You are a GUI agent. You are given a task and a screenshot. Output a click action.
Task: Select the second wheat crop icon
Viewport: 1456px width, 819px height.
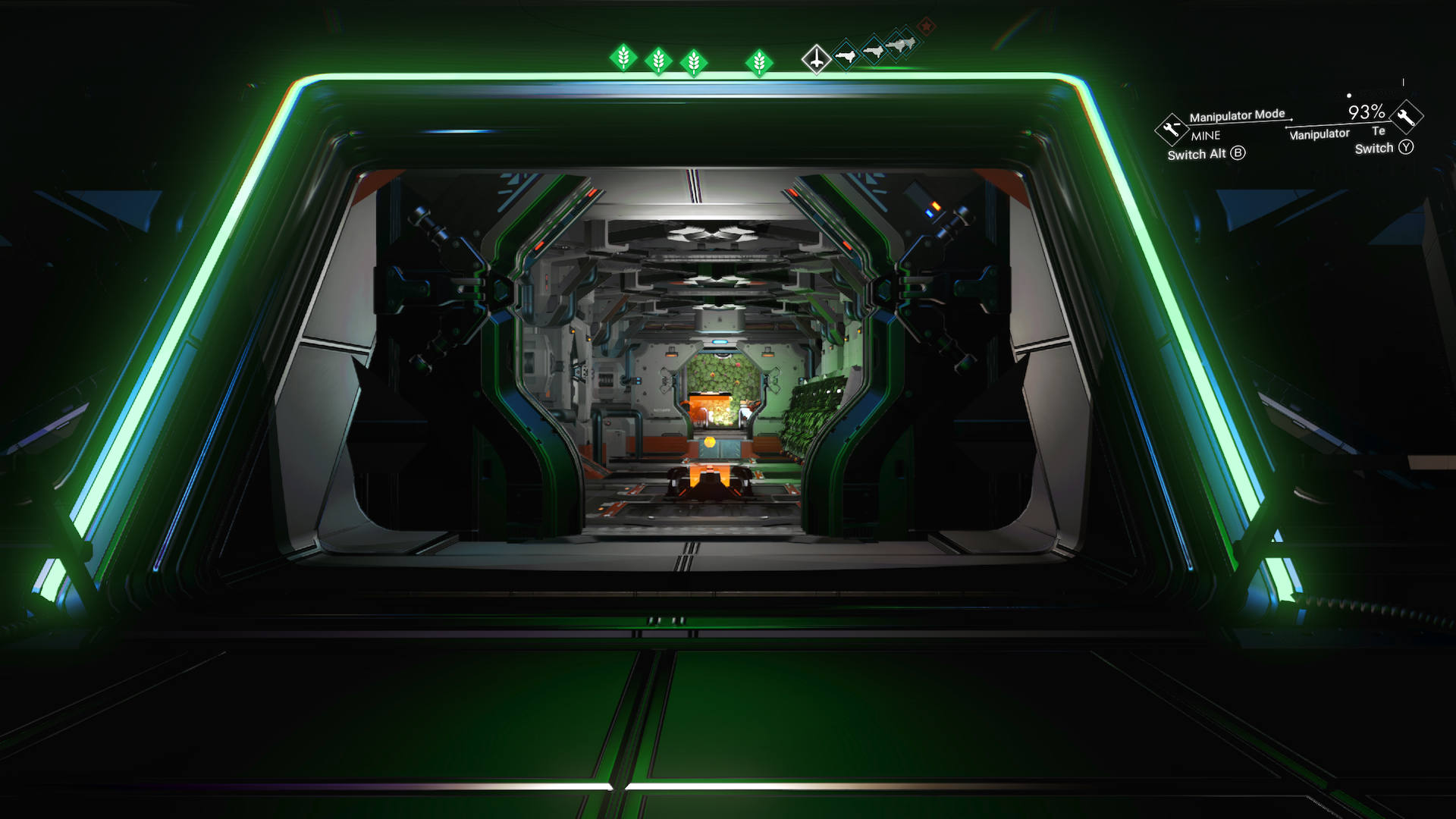658,61
